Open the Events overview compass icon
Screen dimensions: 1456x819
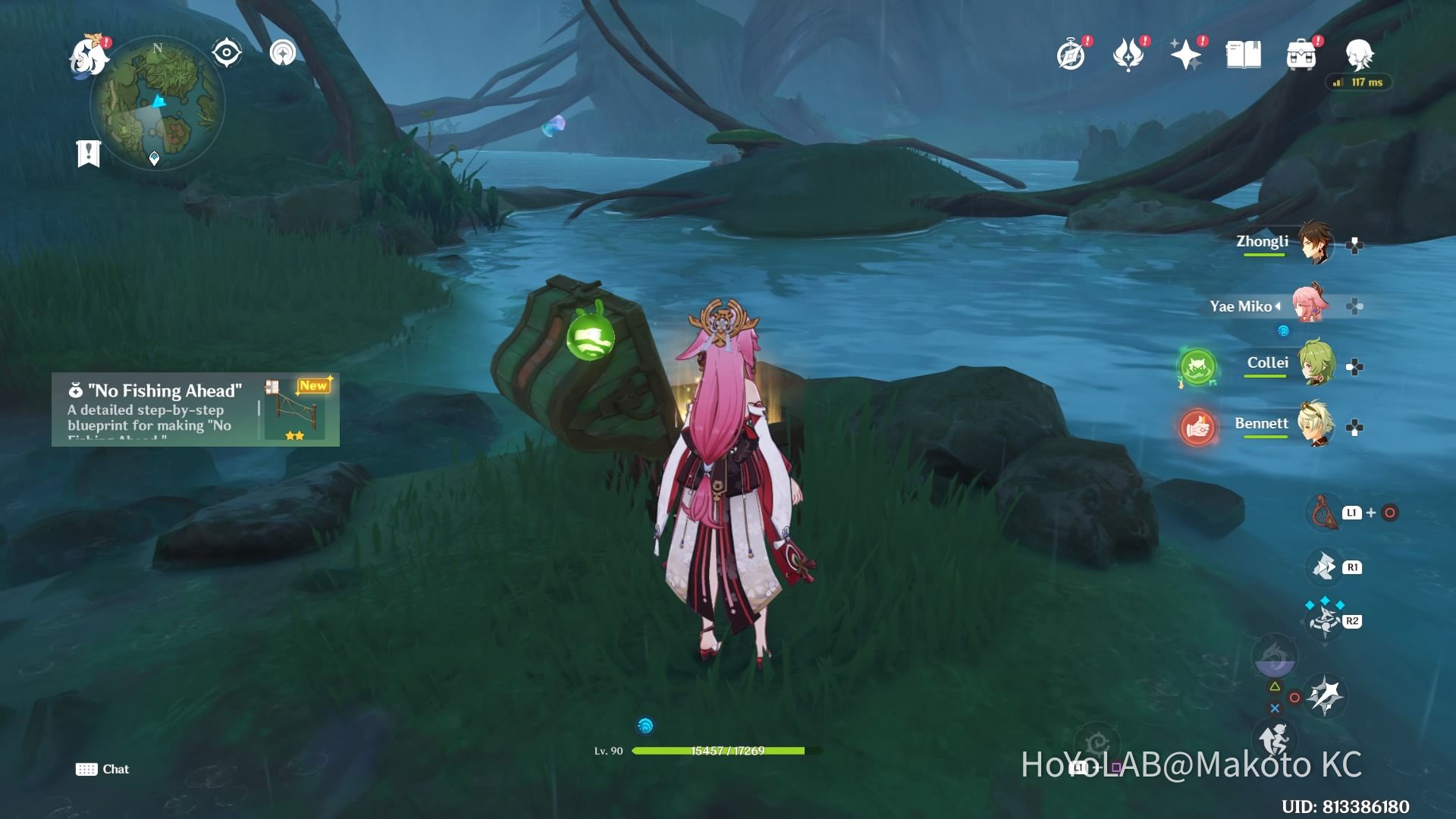pos(1072,53)
